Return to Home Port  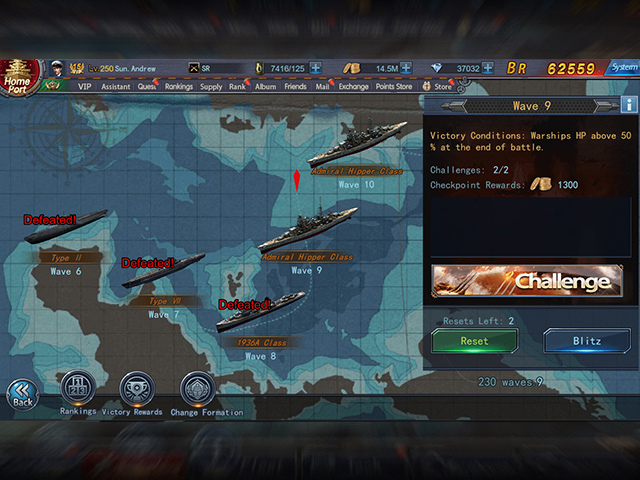20,76
